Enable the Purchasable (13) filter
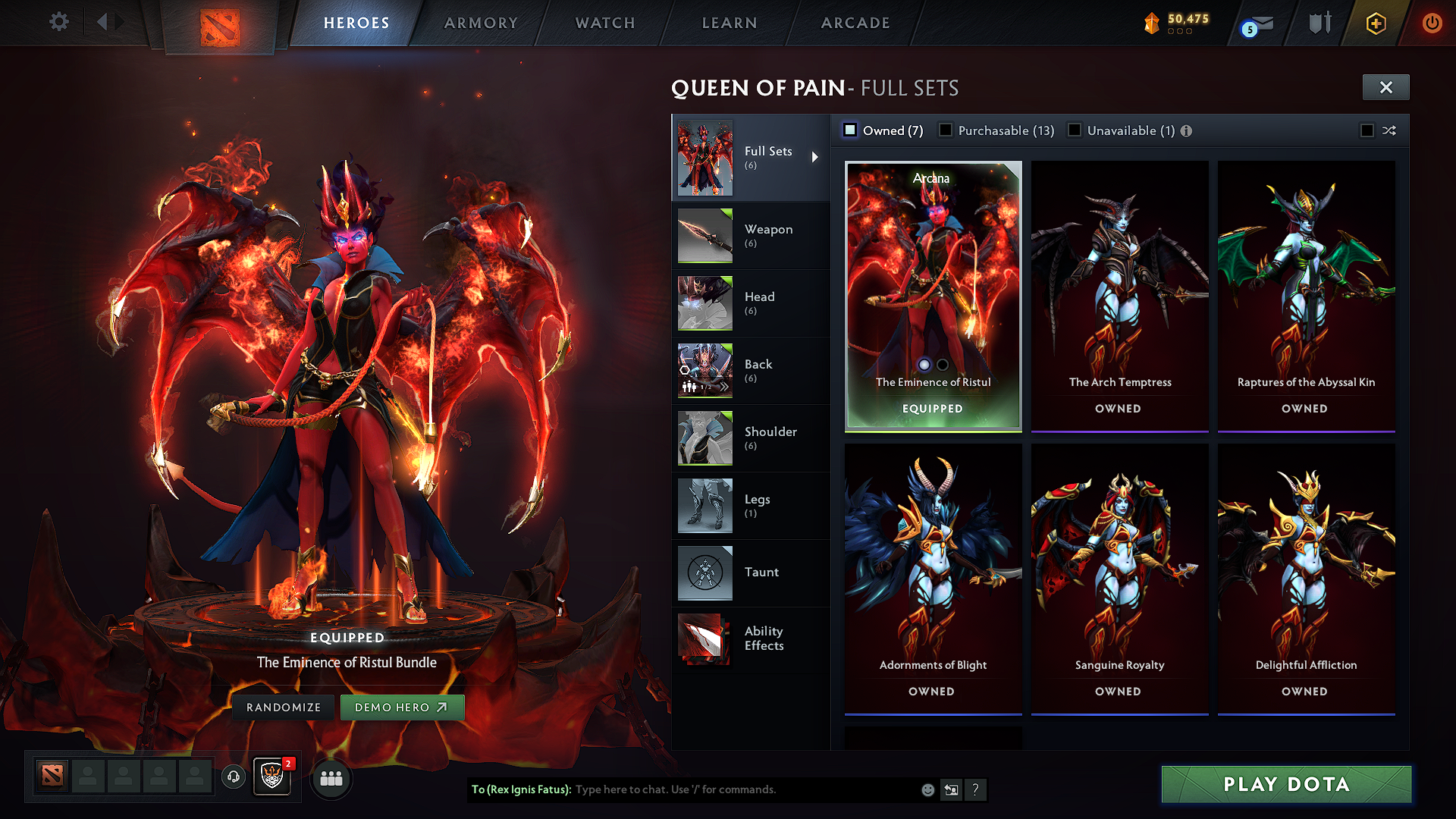 [x=946, y=130]
